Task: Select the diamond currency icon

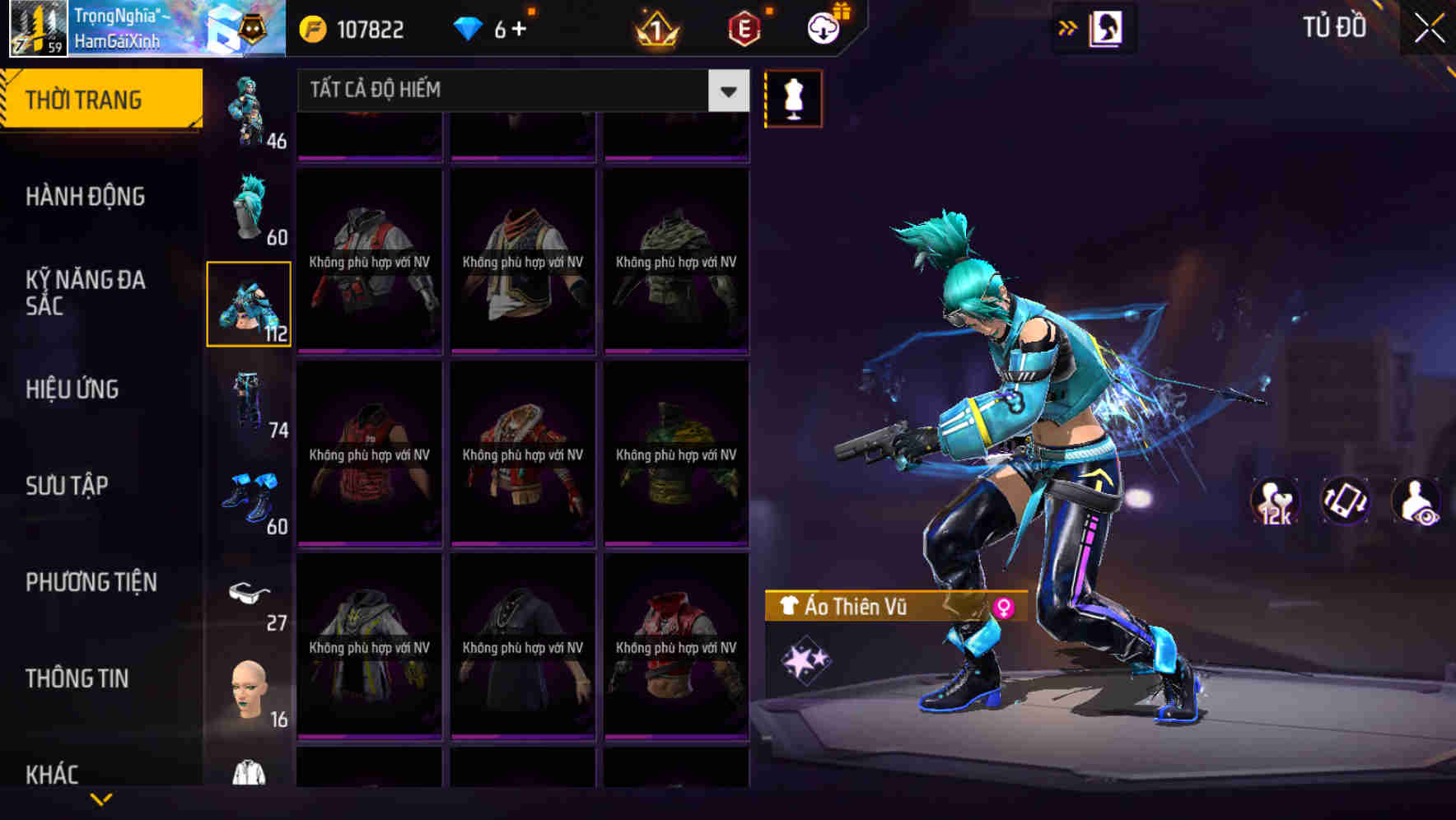Action: coord(469,28)
